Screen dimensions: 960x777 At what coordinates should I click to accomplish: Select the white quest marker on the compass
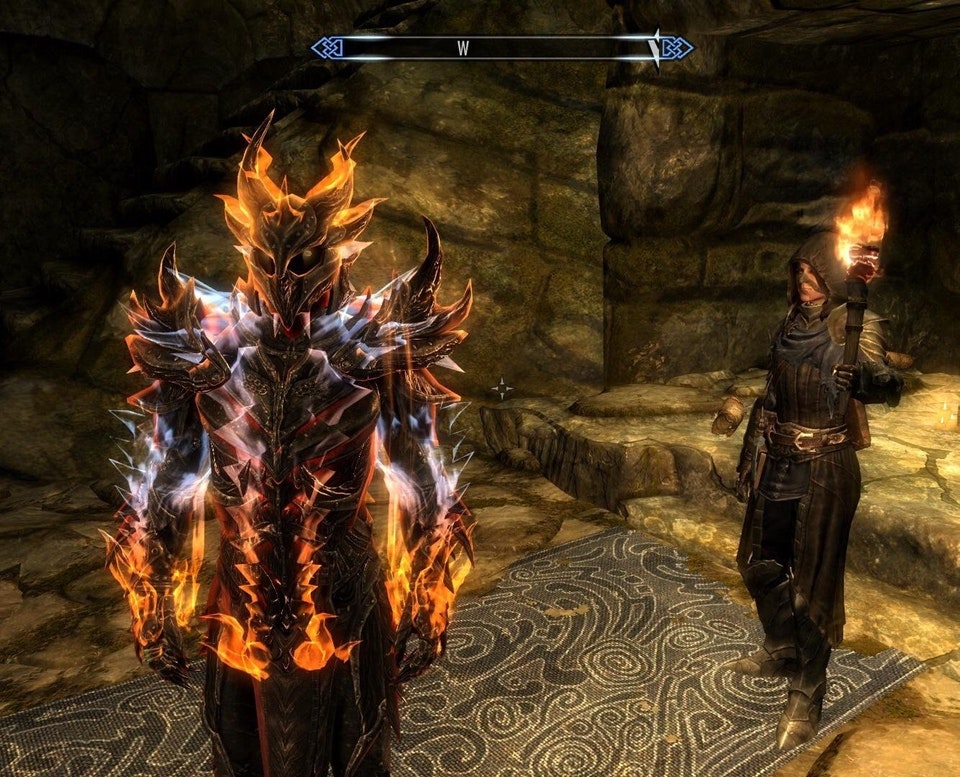(x=655, y=47)
